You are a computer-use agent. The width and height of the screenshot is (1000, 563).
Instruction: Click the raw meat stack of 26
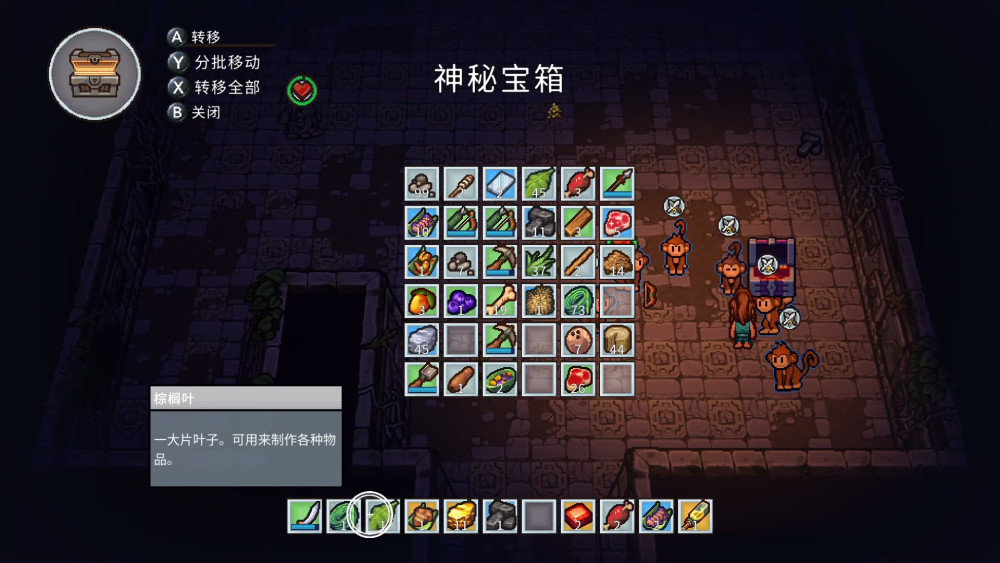[x=578, y=378]
